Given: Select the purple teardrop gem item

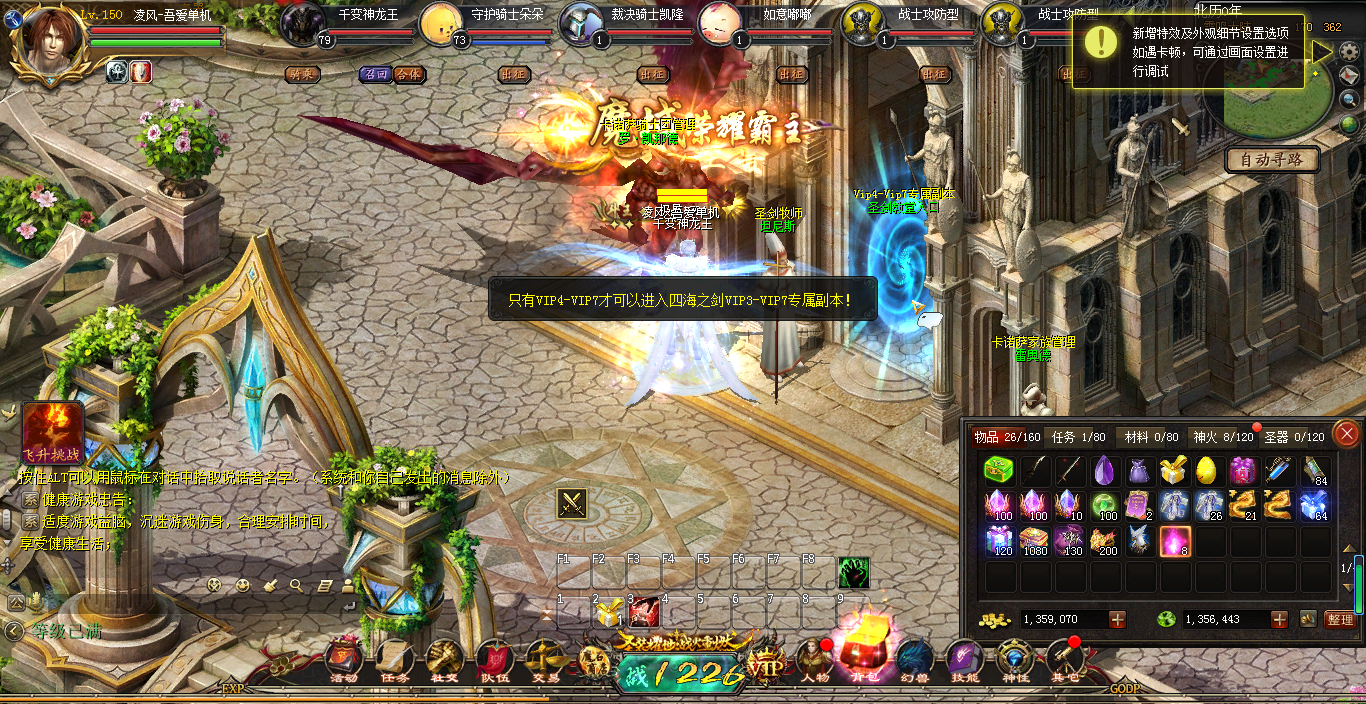Looking at the screenshot, I should coord(1103,470).
